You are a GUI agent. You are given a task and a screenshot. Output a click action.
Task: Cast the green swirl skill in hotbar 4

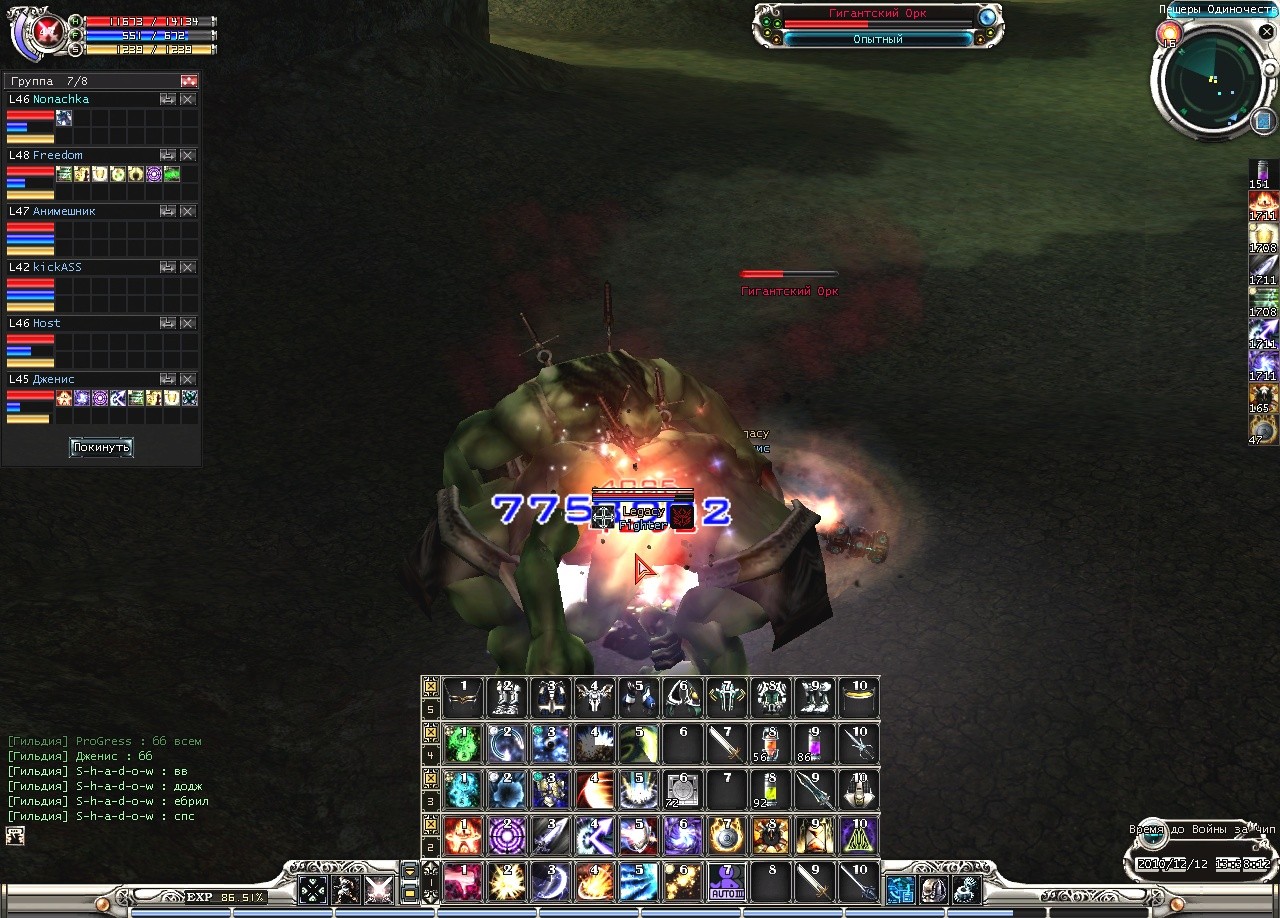pos(463,745)
